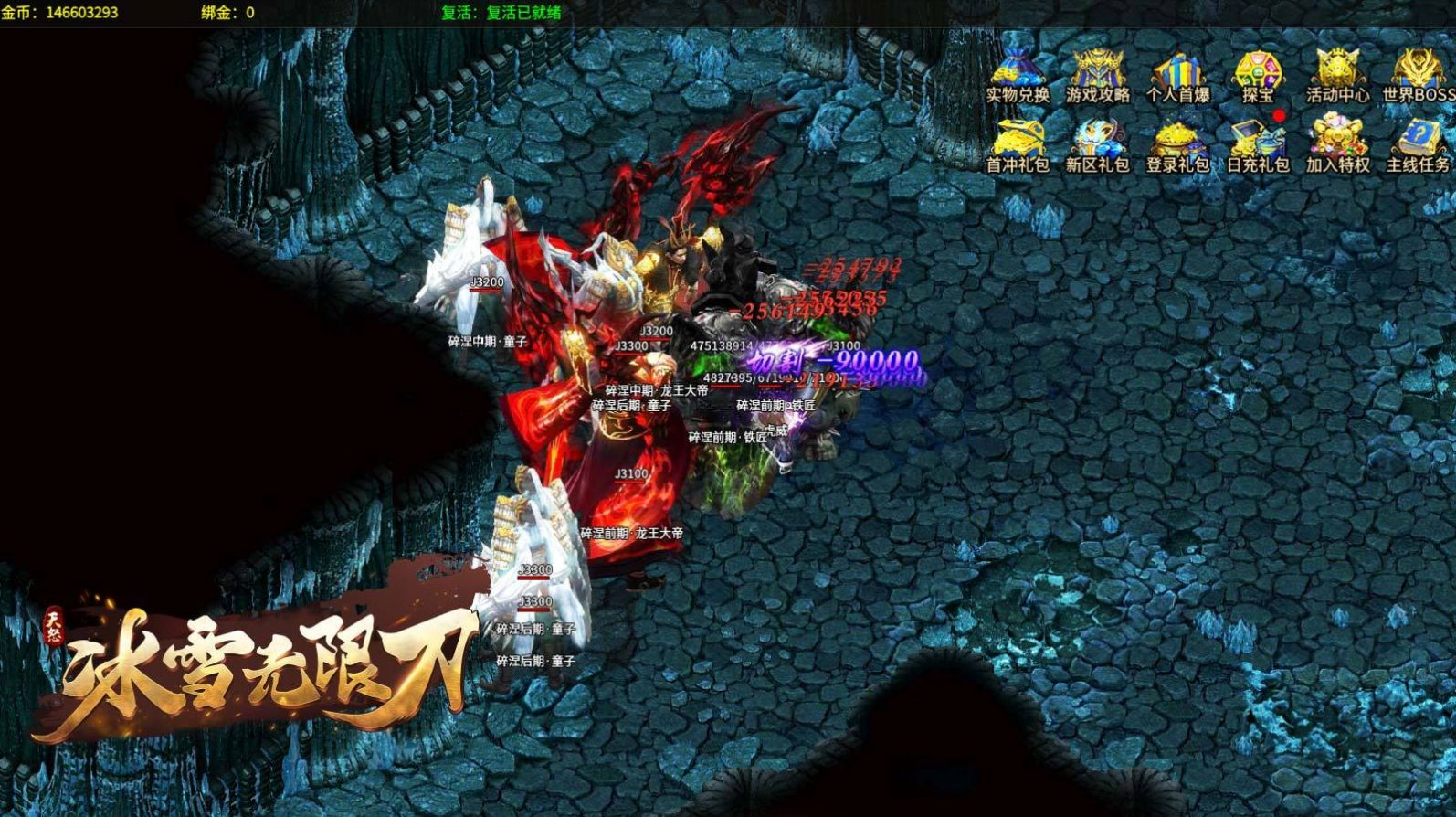The width and height of the screenshot is (1456, 817).
Task: Open the 活动中心 event center
Action: pos(1337,73)
